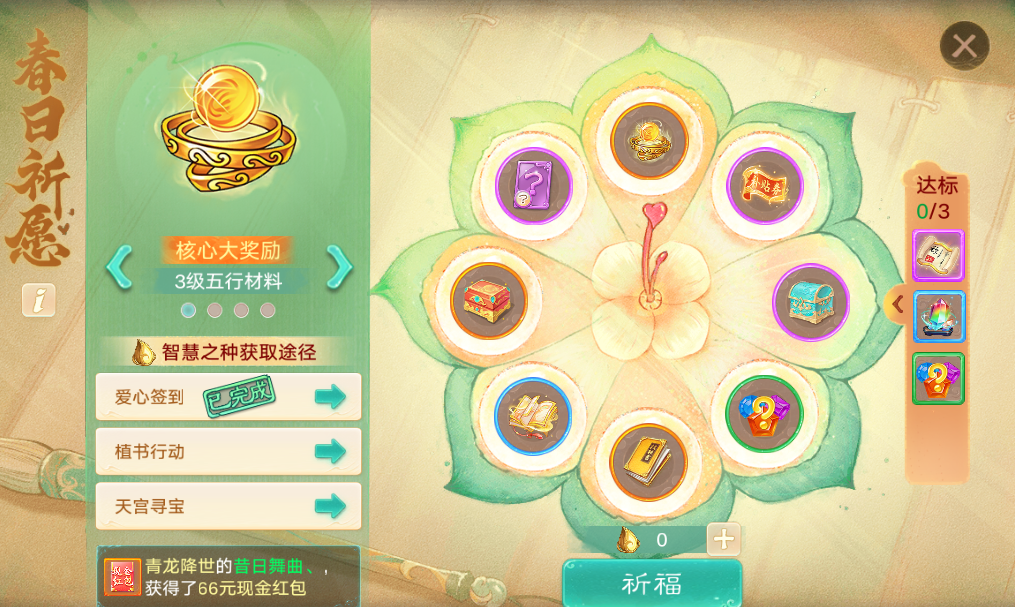Viewport: 1015px width, 607px height.
Task: Add more wisdom seeds with plus button
Action: click(x=723, y=540)
